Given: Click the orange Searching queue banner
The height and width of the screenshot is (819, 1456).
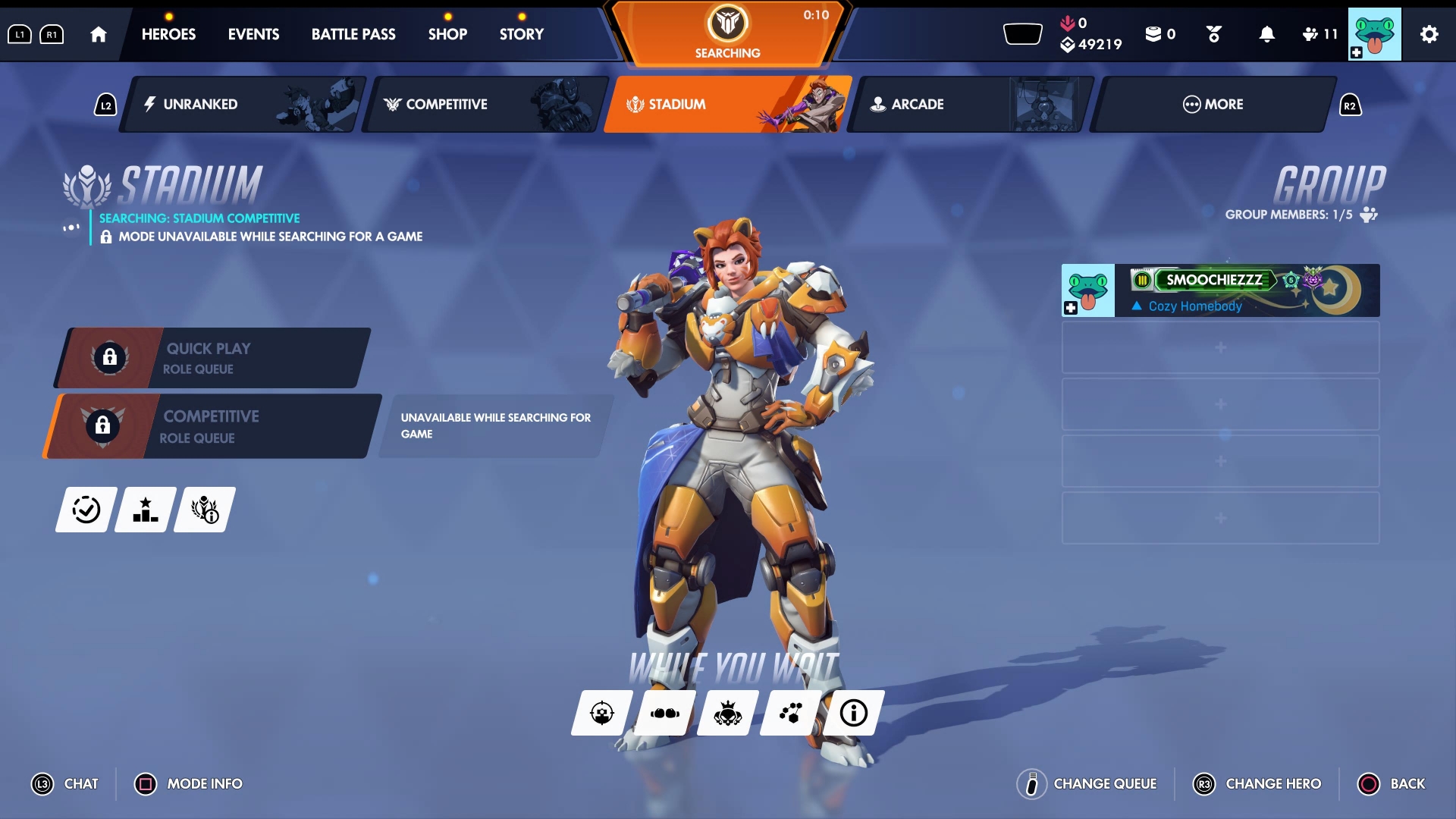Looking at the screenshot, I should tap(727, 34).
